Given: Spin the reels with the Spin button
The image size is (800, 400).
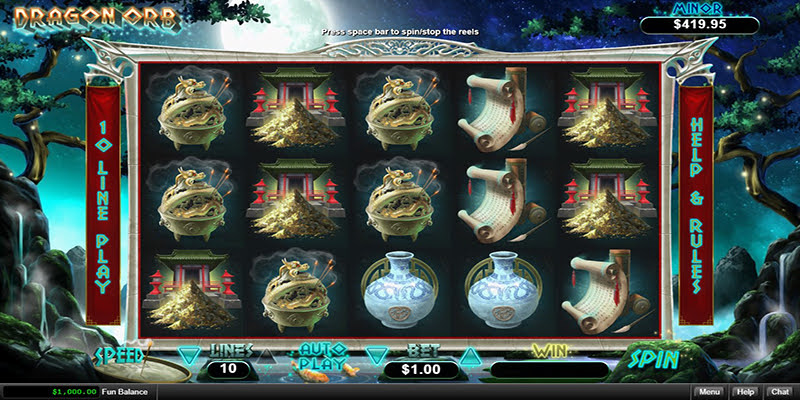Looking at the screenshot, I should [655, 359].
